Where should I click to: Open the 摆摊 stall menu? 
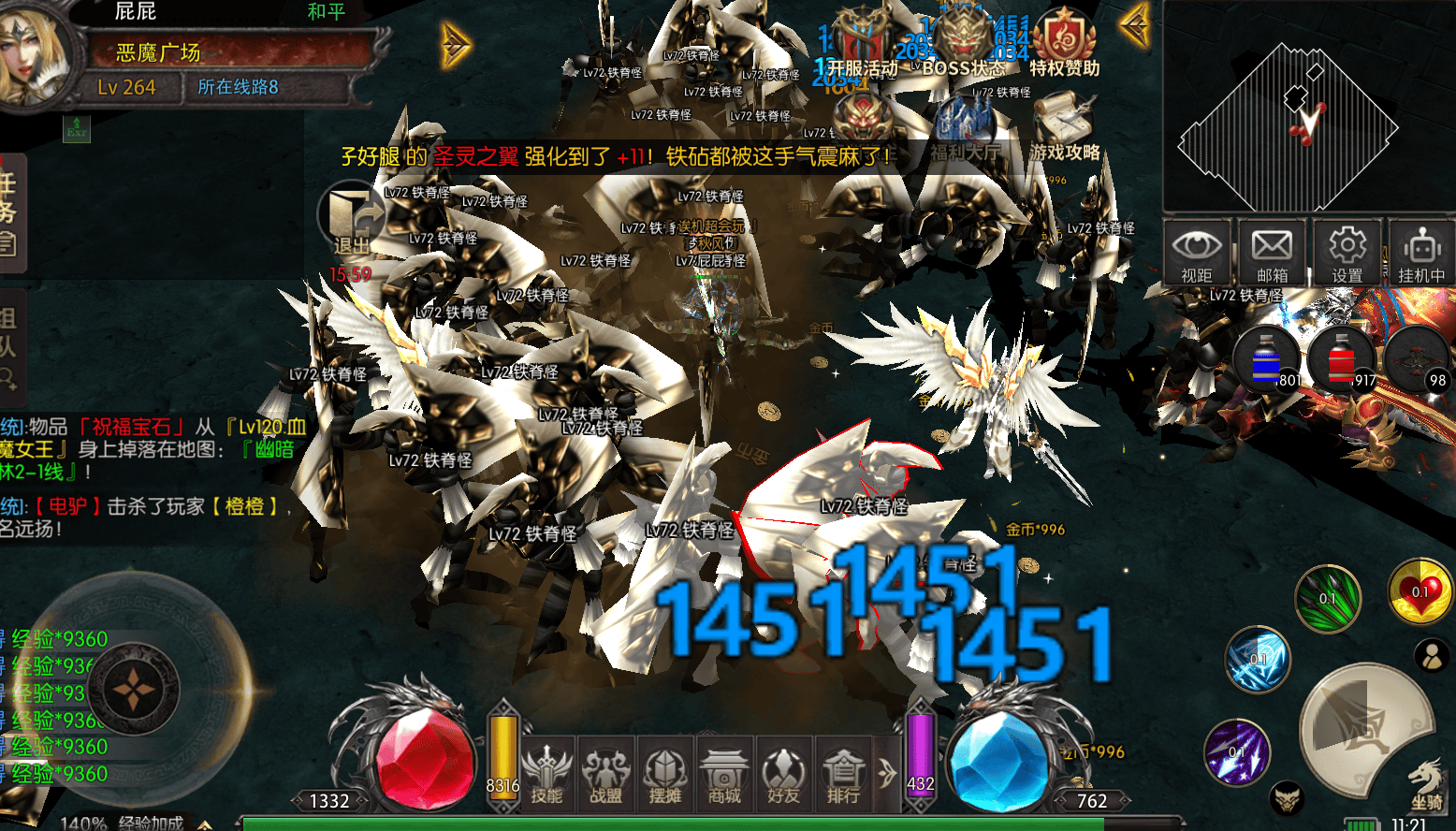665,775
